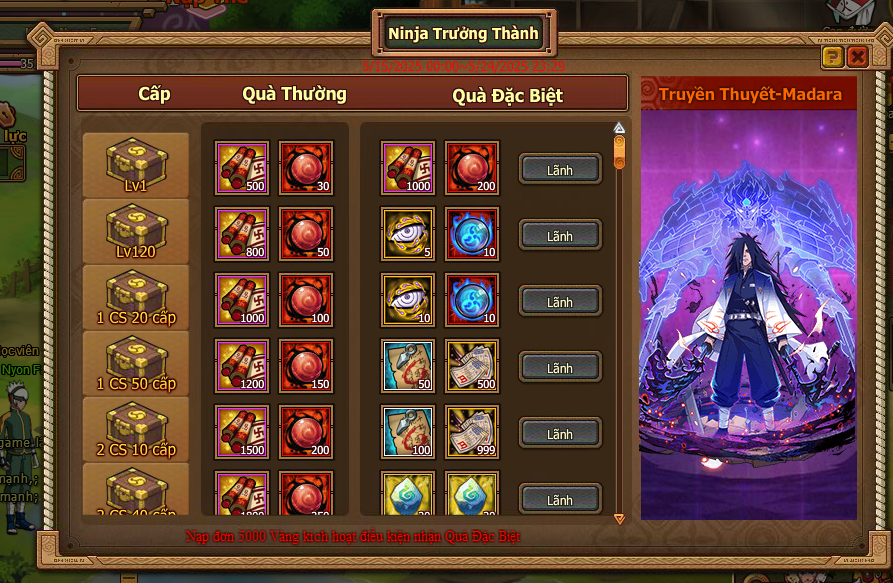Collect the 2 CS 10 cấp reward via Lãnh
The width and height of the screenshot is (893, 583).
coord(560,434)
